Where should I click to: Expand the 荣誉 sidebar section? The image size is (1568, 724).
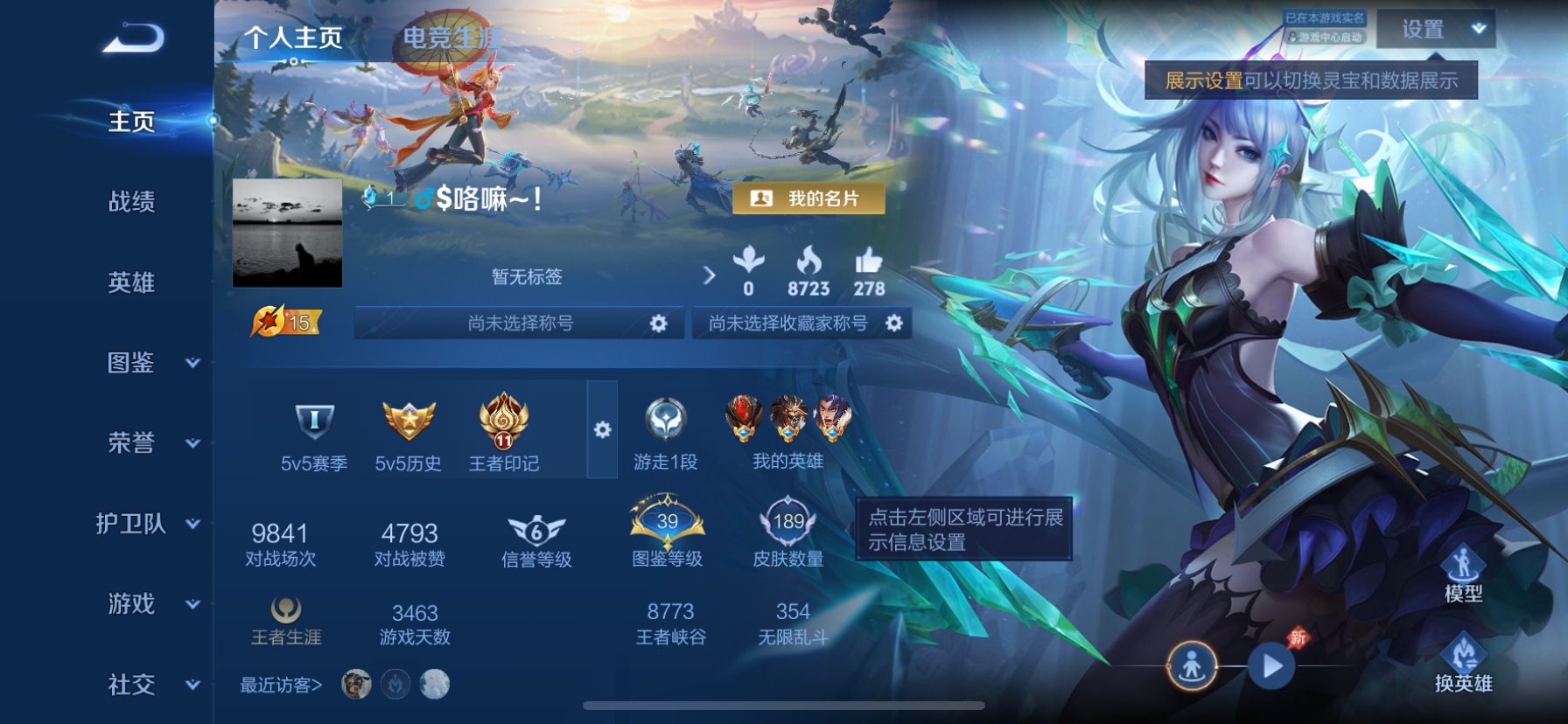pyautogui.click(x=192, y=444)
